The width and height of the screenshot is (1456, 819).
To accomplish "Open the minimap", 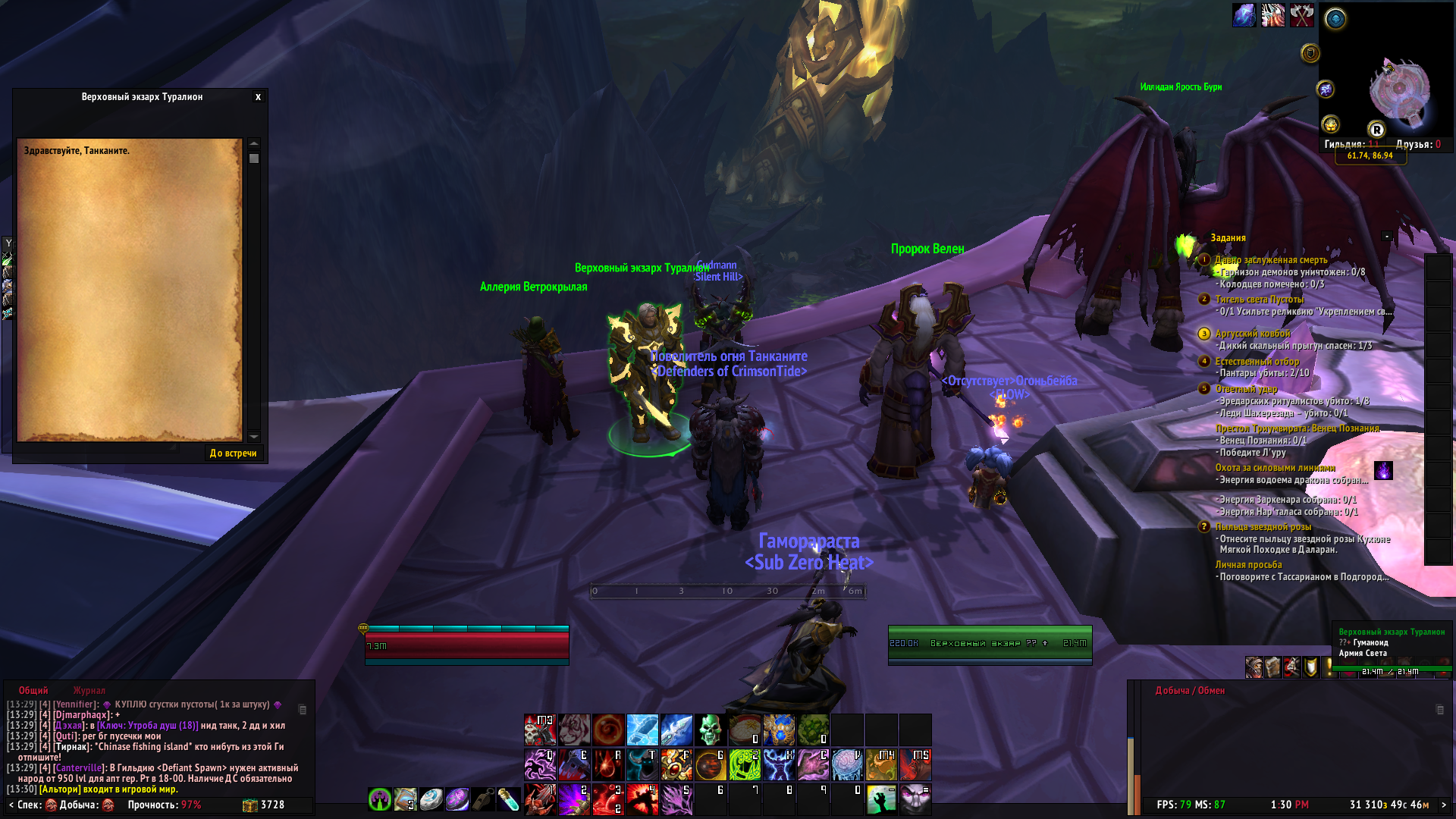I will coord(1399,92).
